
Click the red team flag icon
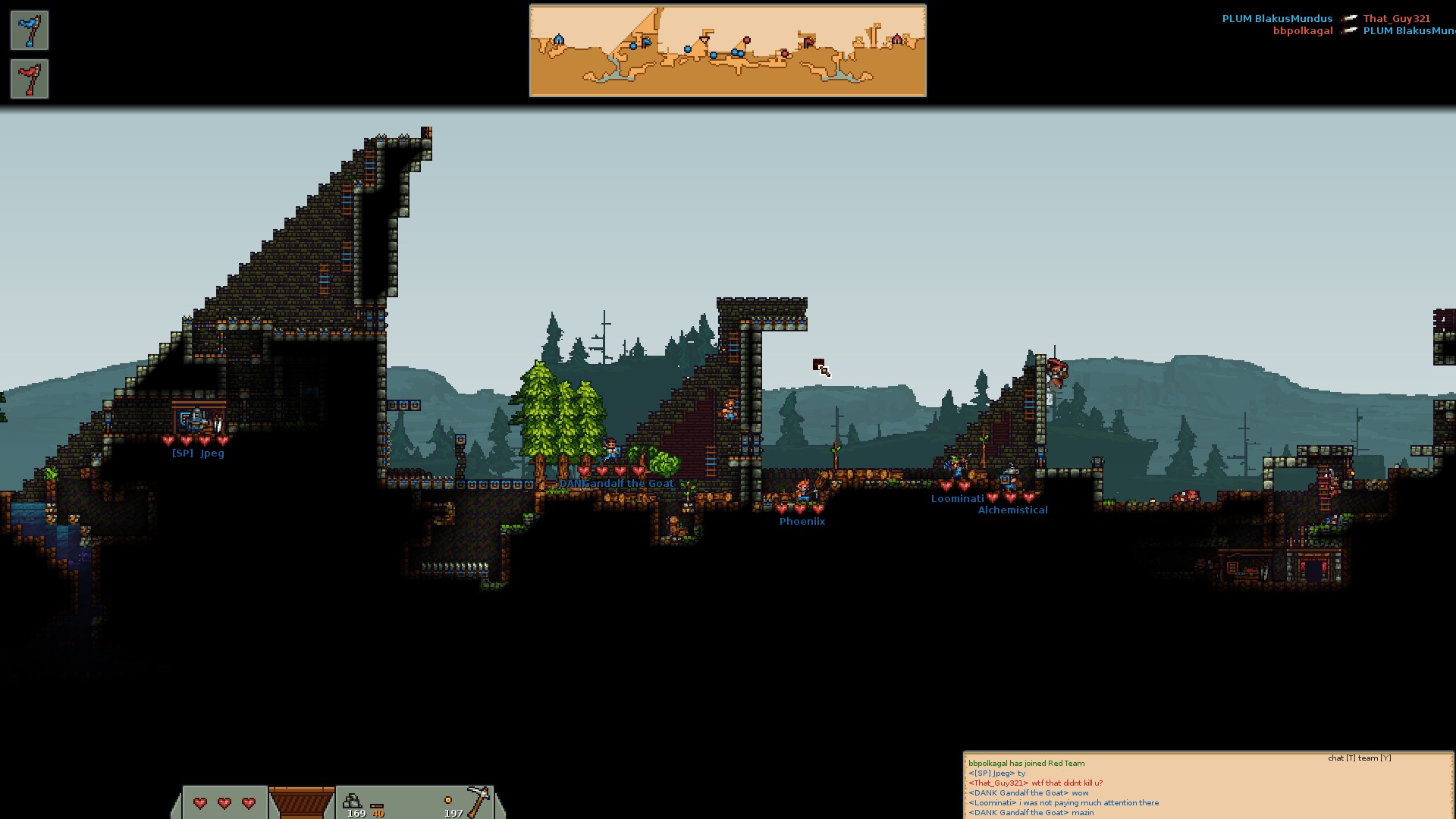(x=30, y=79)
